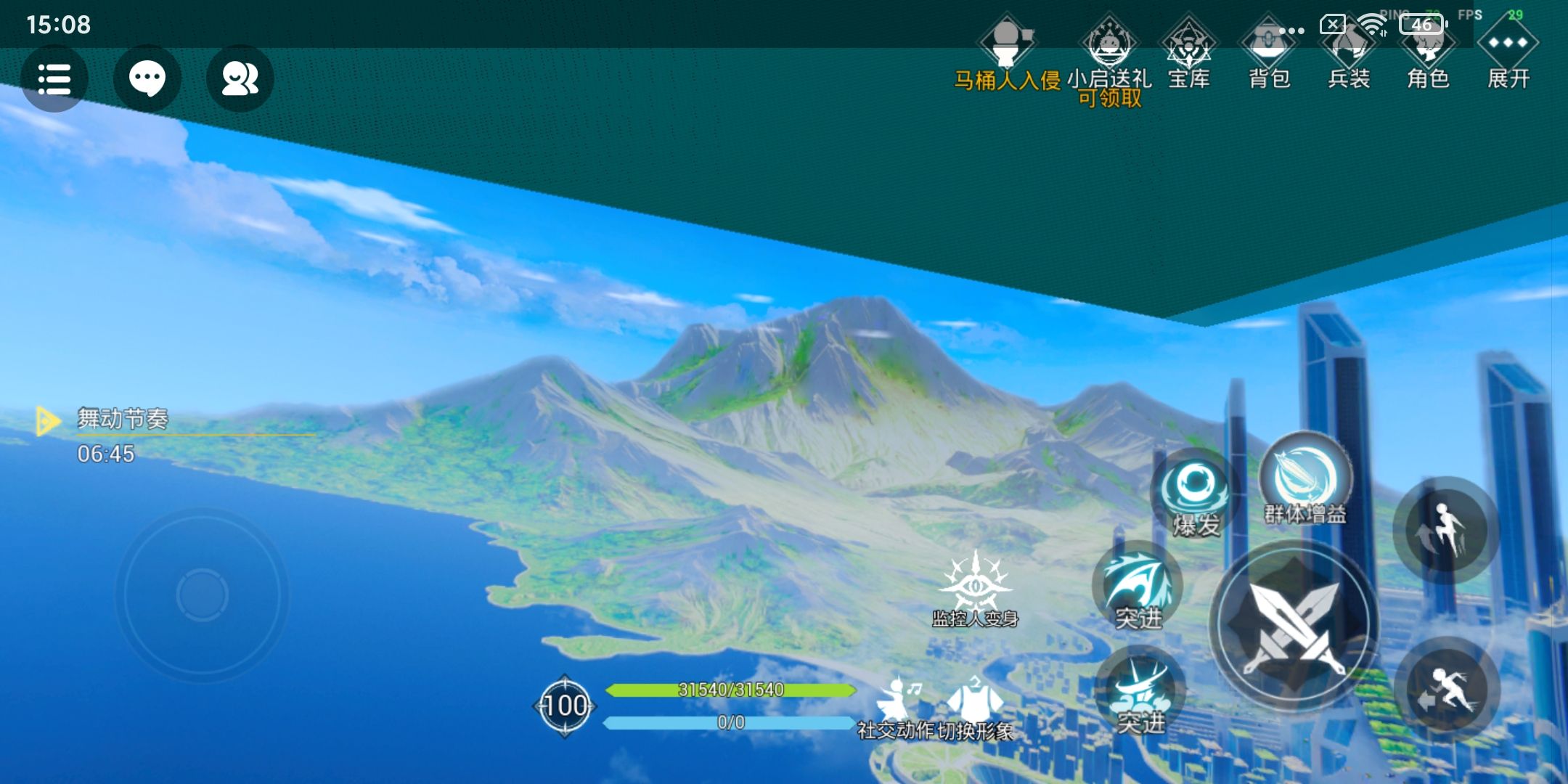Open the list menu button
The height and width of the screenshot is (784, 1568).
click(54, 78)
